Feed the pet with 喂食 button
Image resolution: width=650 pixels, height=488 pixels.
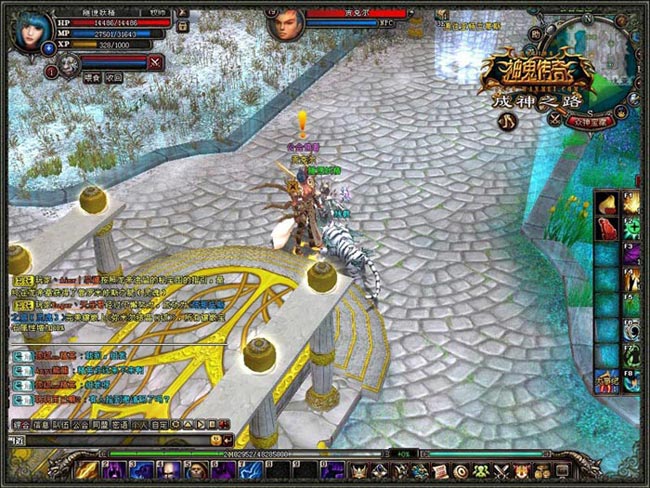click(x=90, y=77)
